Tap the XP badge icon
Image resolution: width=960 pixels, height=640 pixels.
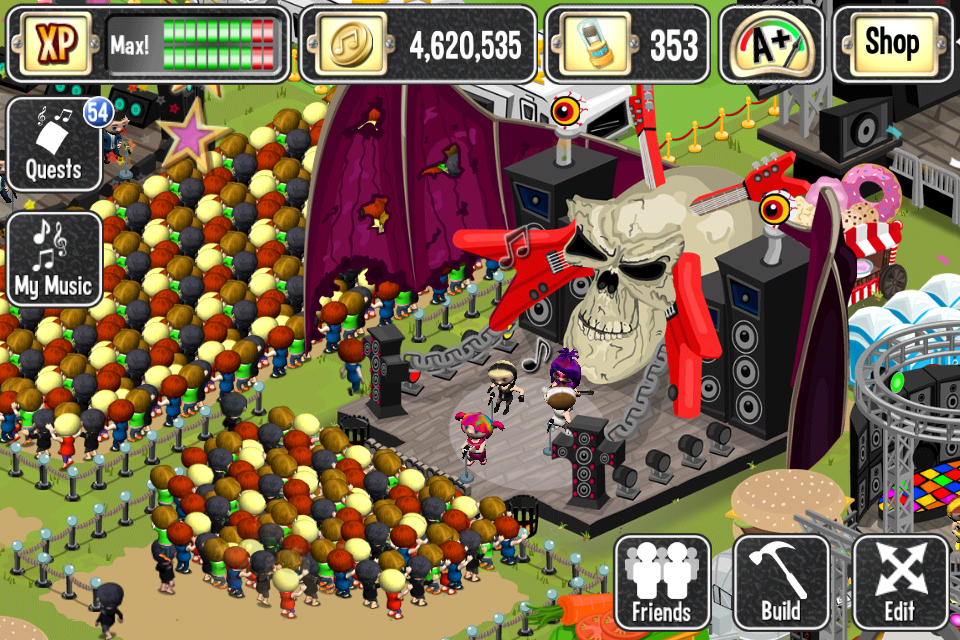(51, 45)
